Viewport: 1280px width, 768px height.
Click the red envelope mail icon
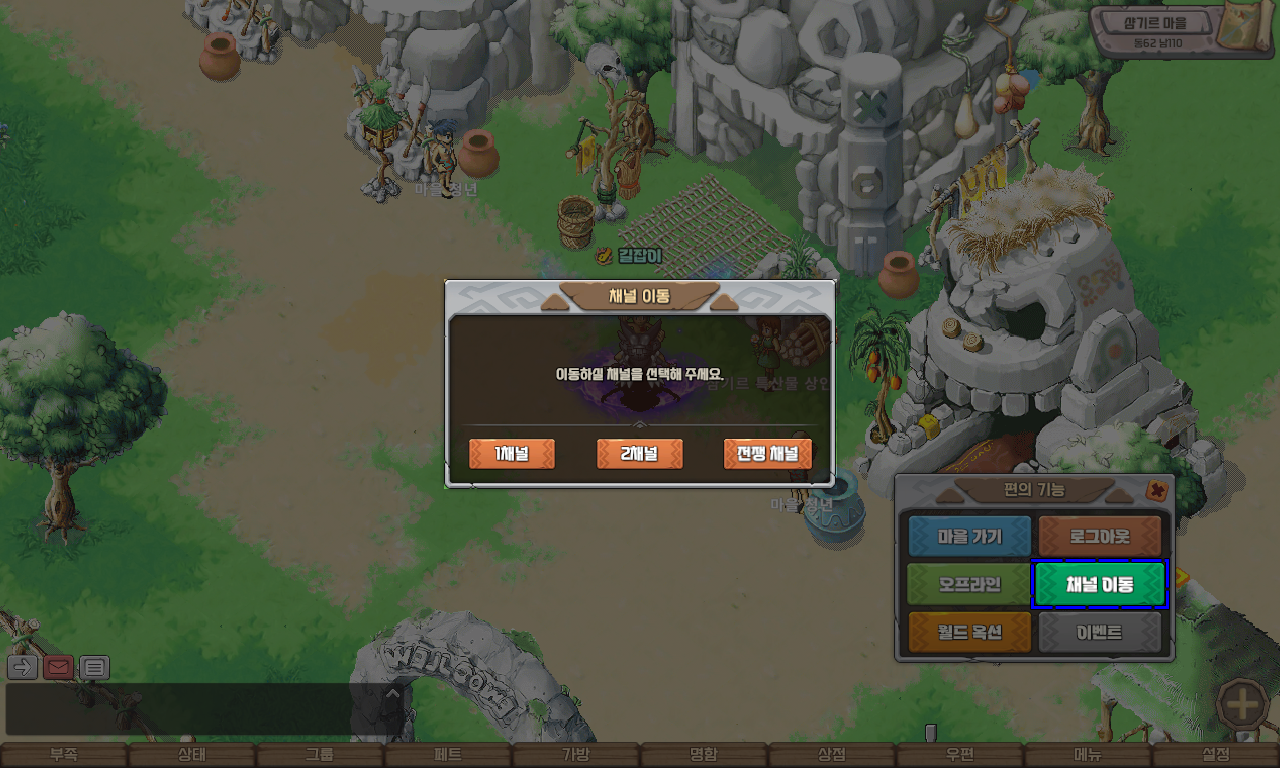[x=58, y=667]
